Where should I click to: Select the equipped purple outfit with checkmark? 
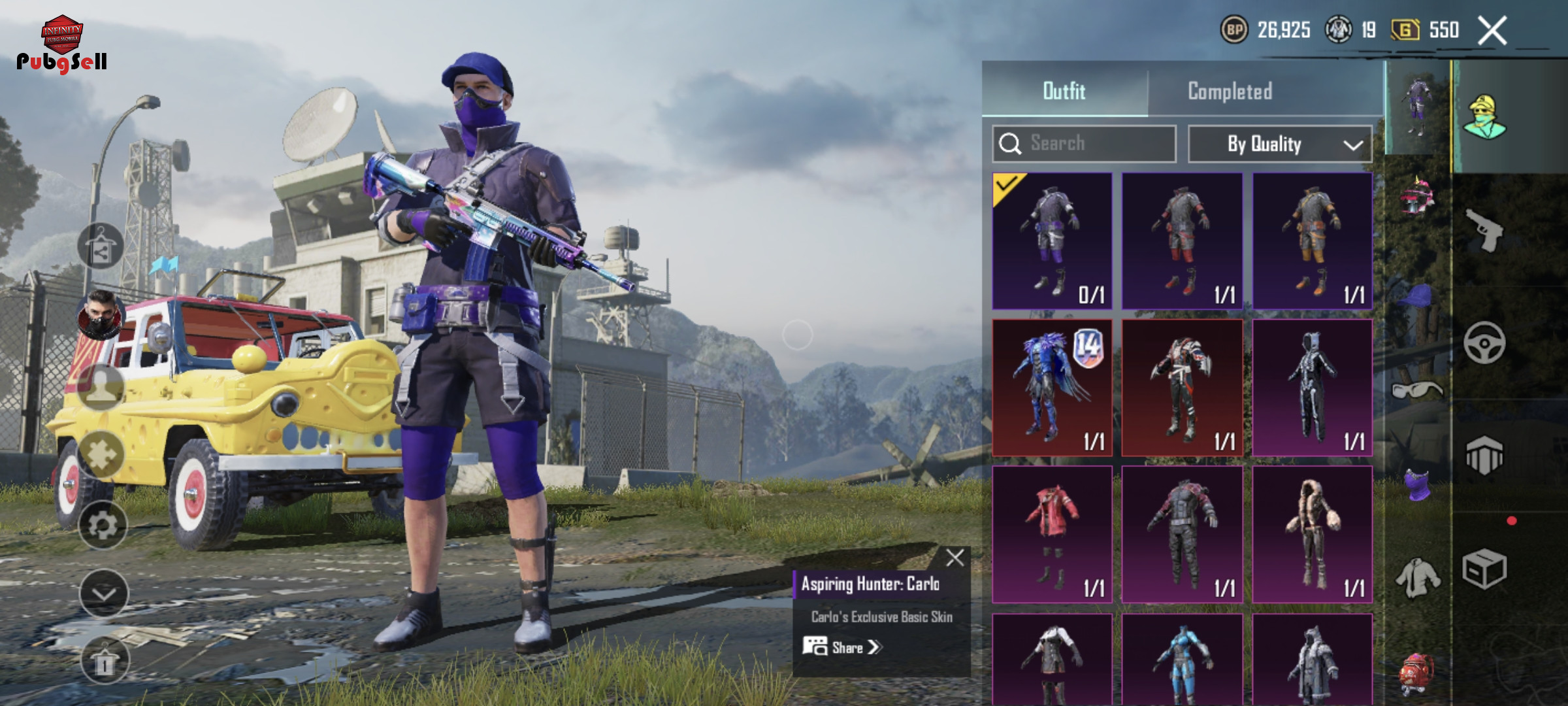1052,241
